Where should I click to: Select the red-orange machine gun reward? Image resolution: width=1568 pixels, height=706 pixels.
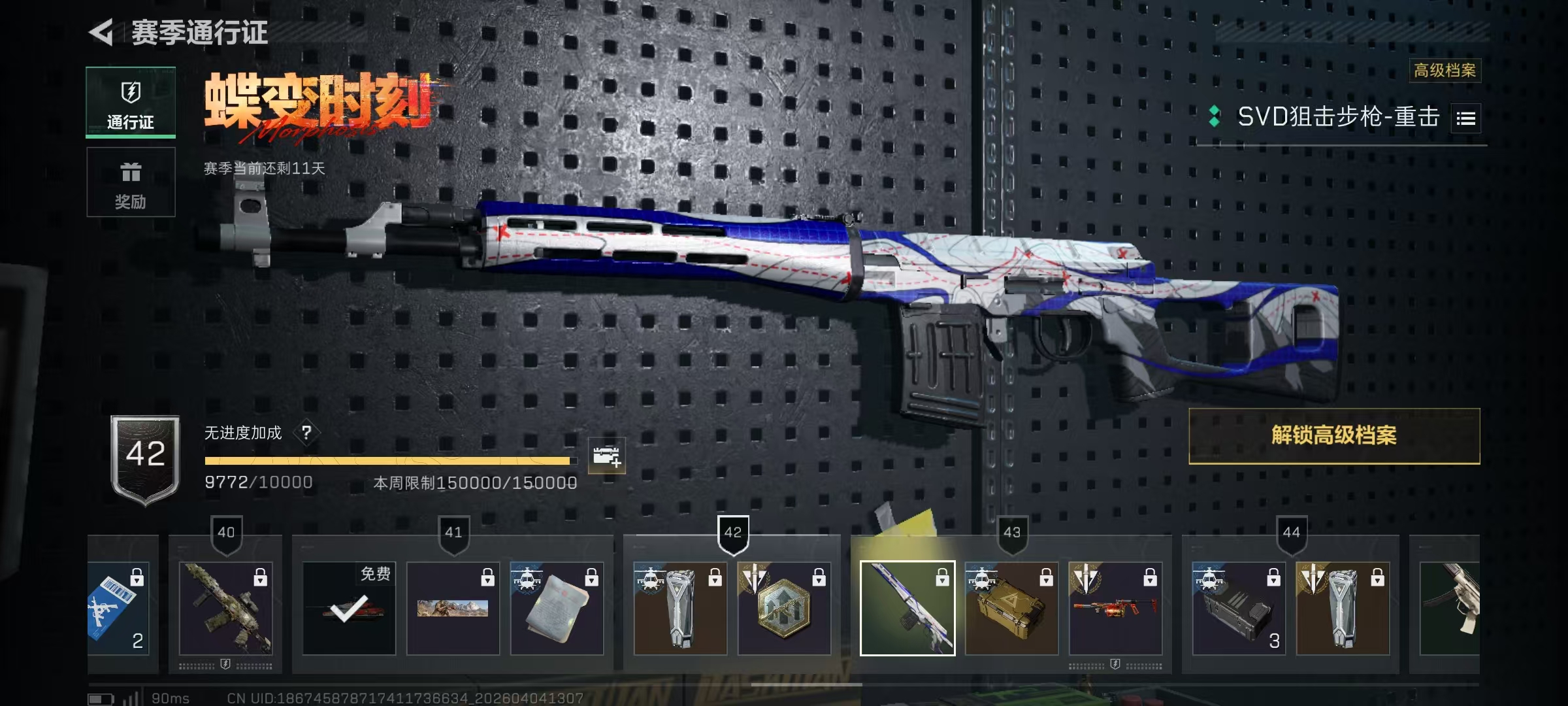[x=1115, y=608]
